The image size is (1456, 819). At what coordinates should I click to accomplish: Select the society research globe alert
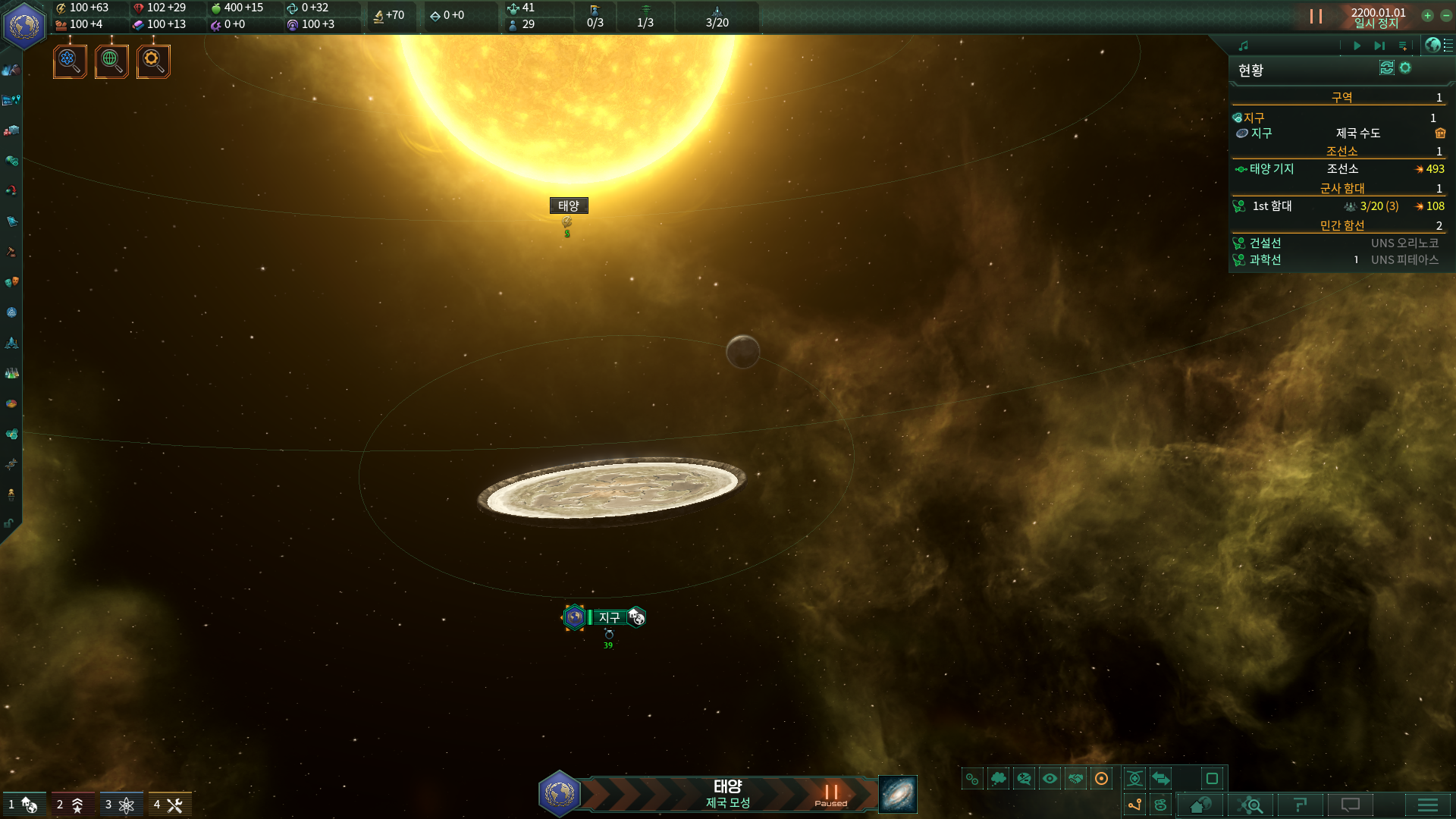click(x=111, y=61)
